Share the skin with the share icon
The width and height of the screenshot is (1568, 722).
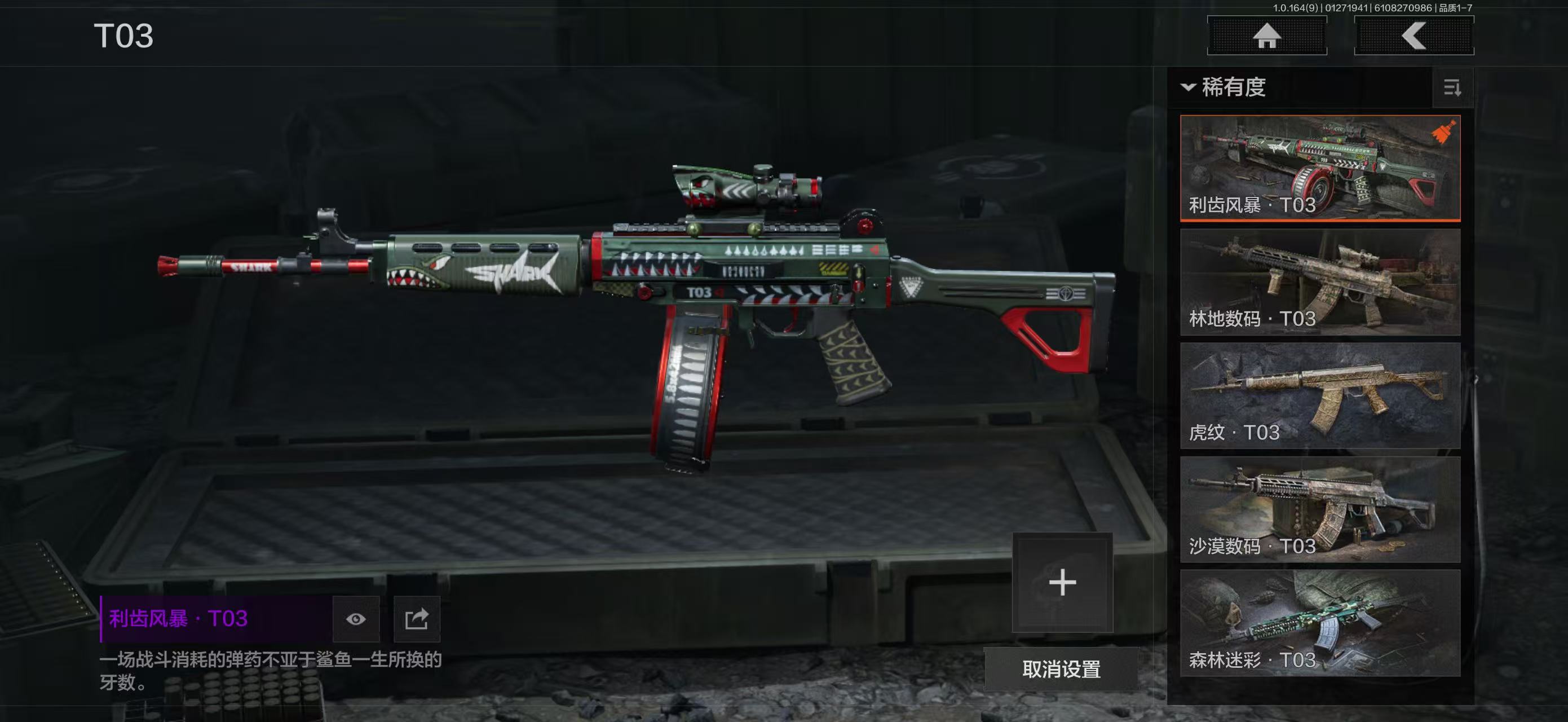click(417, 619)
